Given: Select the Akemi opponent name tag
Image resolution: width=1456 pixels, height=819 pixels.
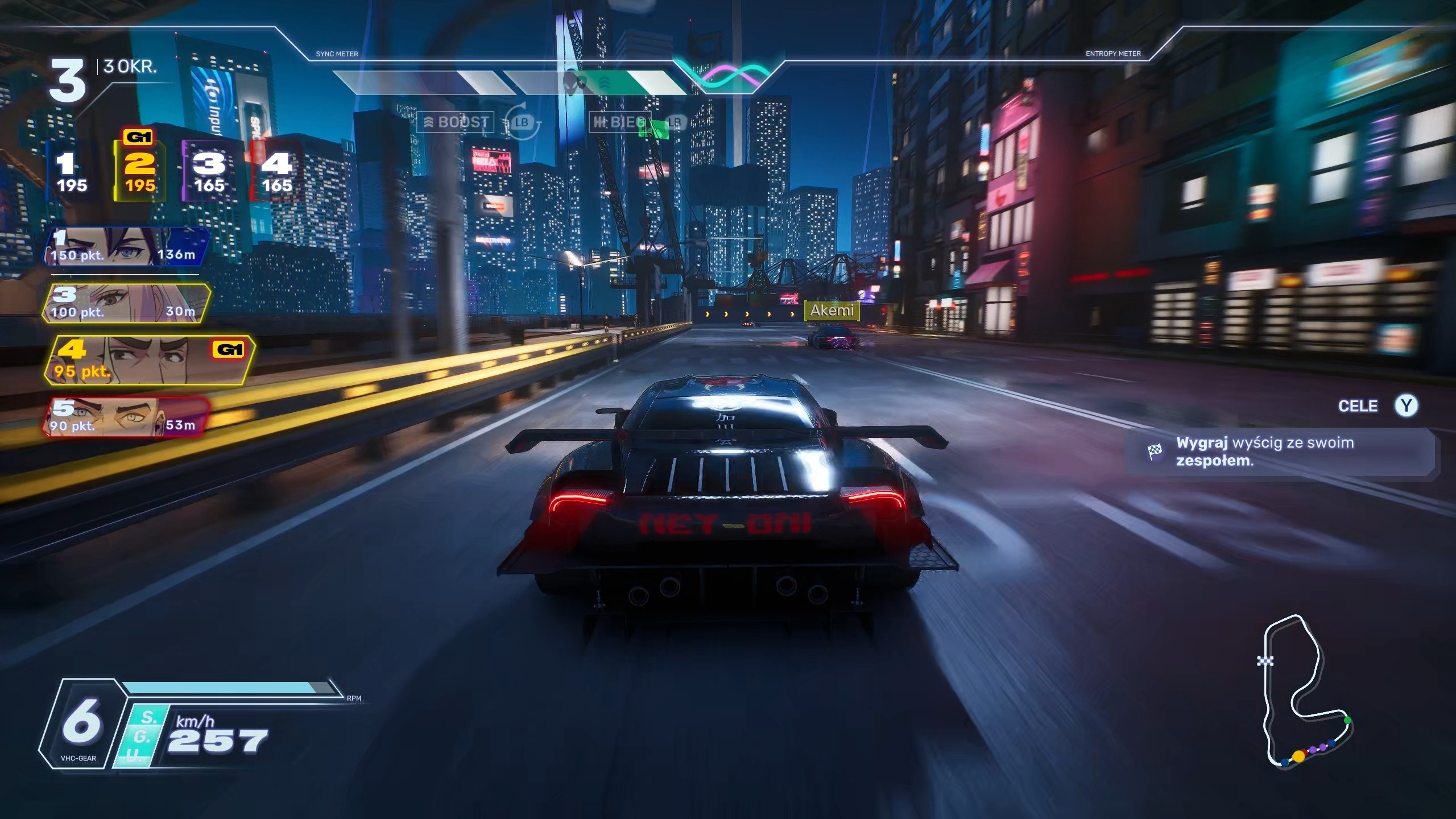Looking at the screenshot, I should (x=832, y=311).
